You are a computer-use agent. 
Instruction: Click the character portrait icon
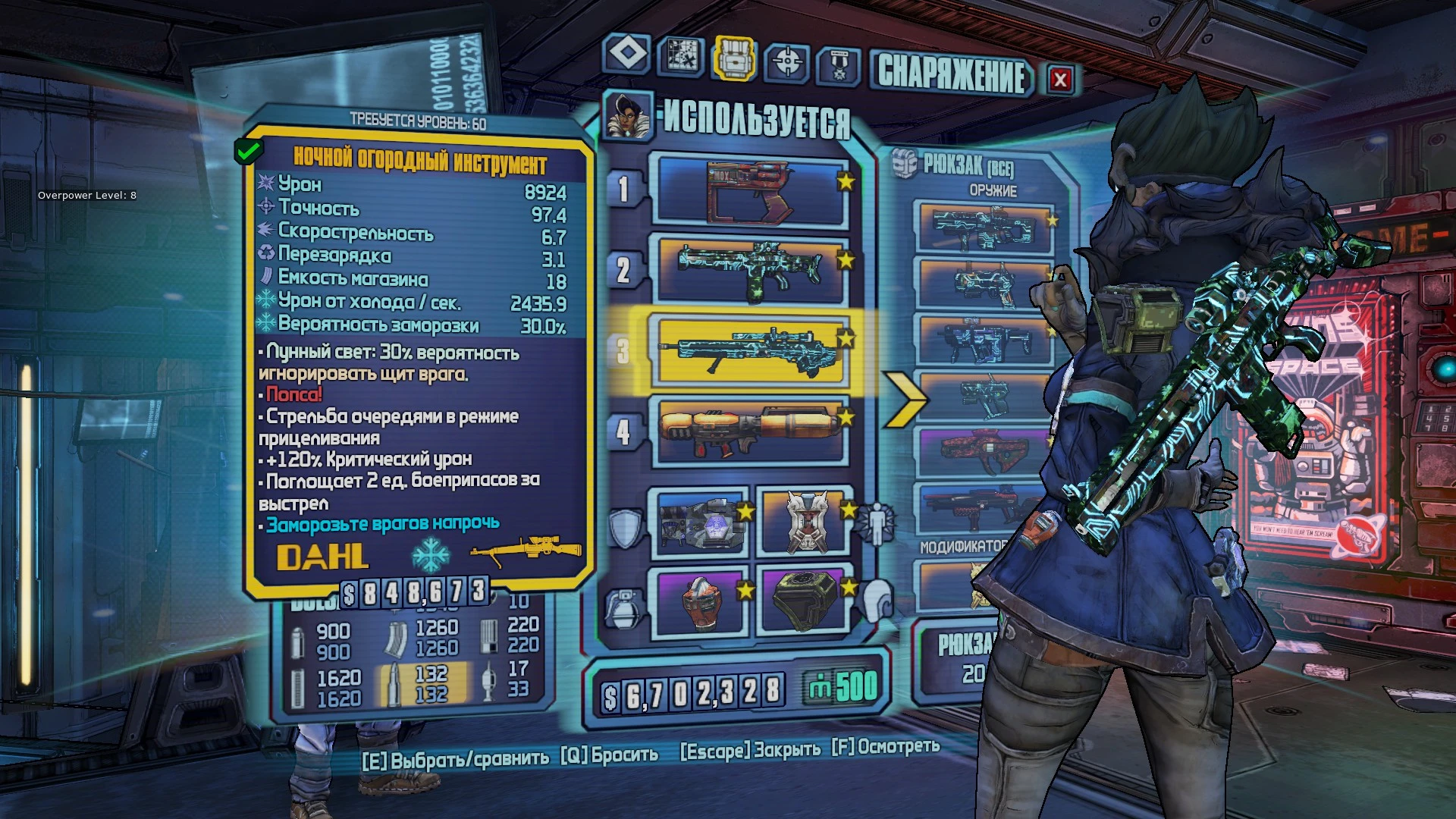pyautogui.click(x=629, y=118)
